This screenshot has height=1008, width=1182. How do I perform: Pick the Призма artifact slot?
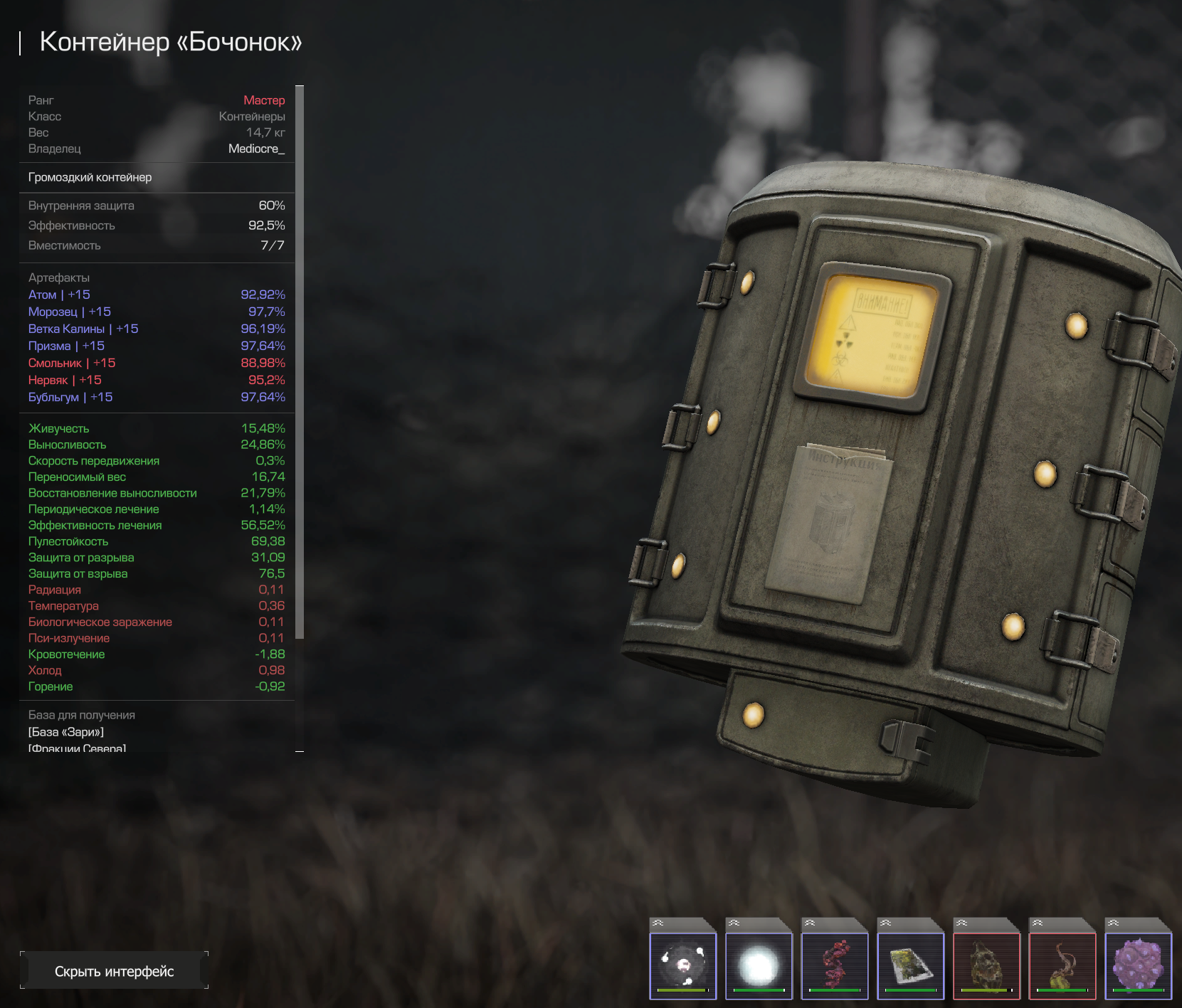click(x=910, y=965)
